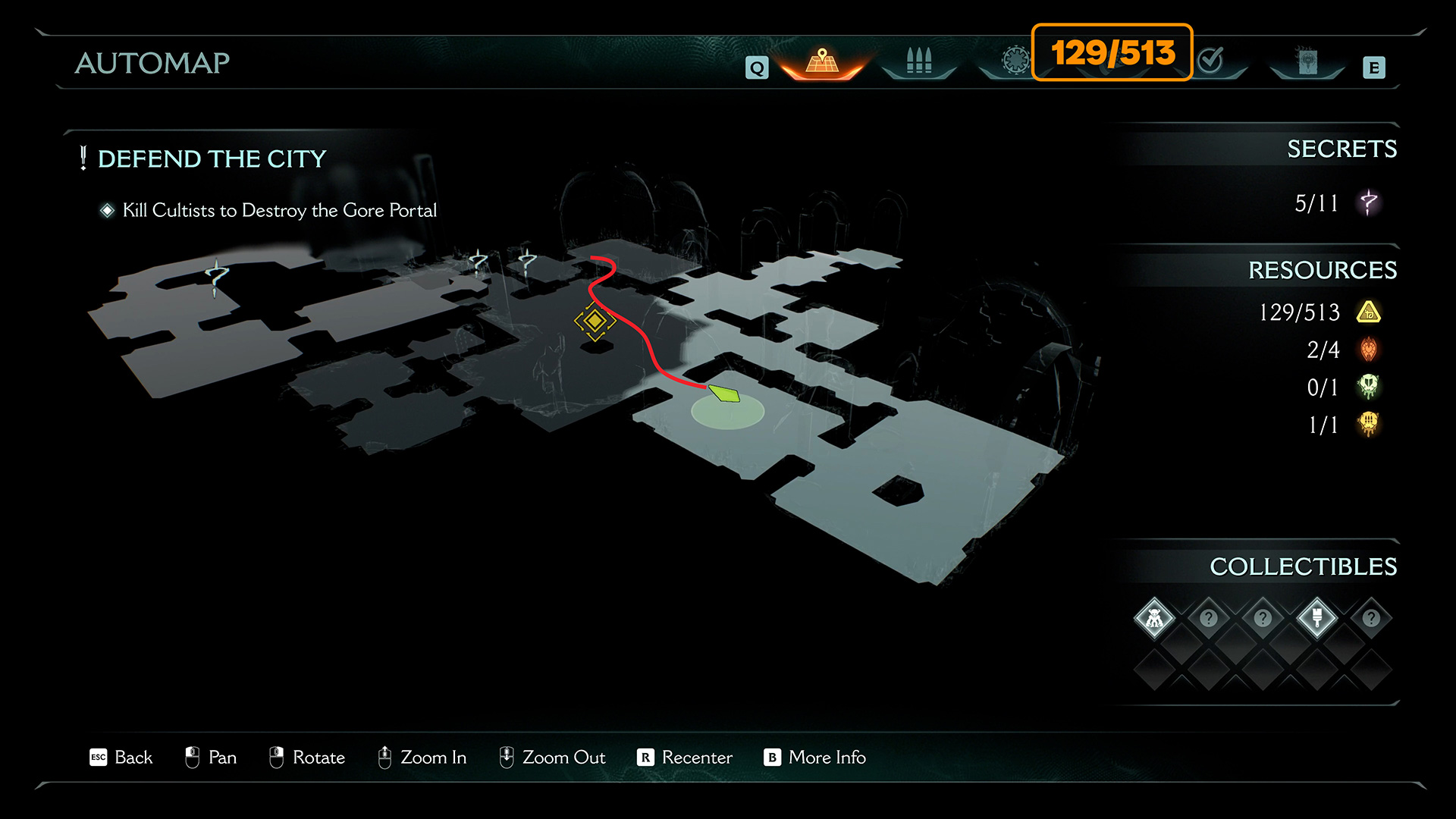1456x819 pixels.
Task: Select the Automap tab icon
Action: point(822,61)
